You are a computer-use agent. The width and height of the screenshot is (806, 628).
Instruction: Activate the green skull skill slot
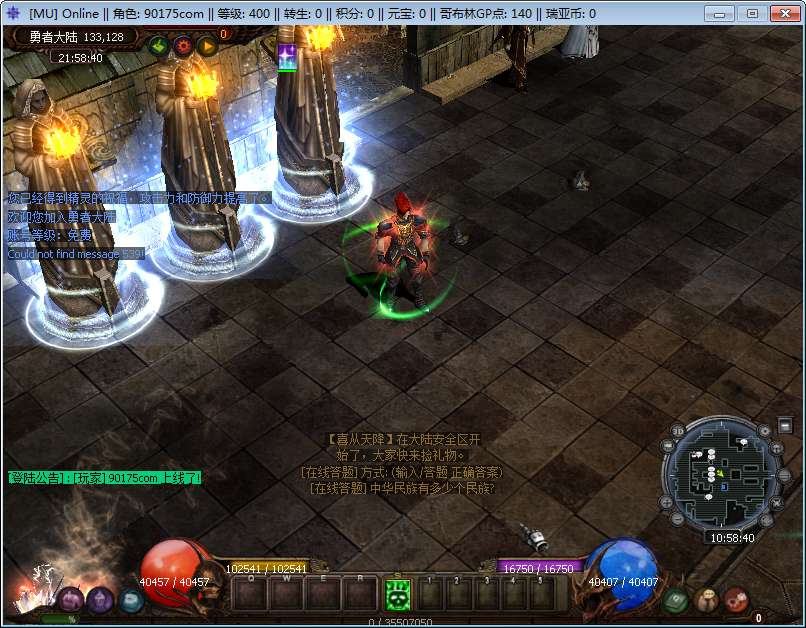tap(398, 594)
